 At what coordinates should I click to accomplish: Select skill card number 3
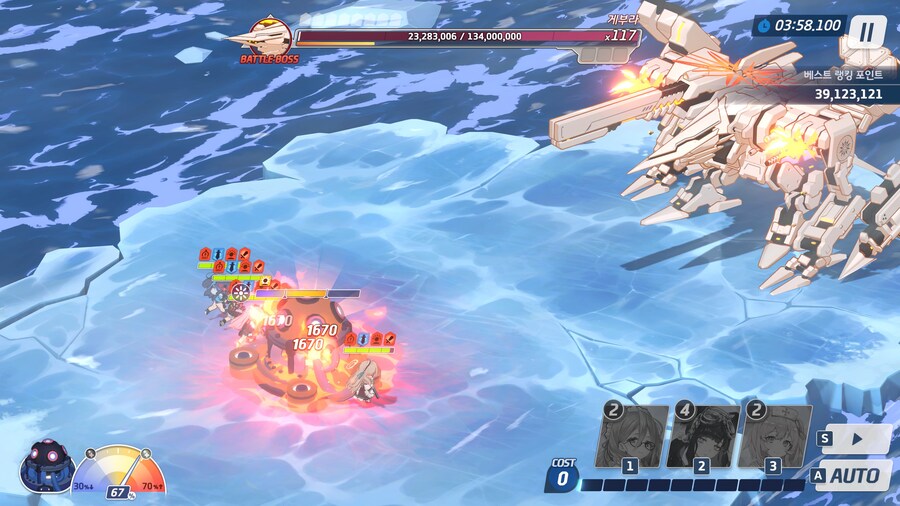coord(775,437)
